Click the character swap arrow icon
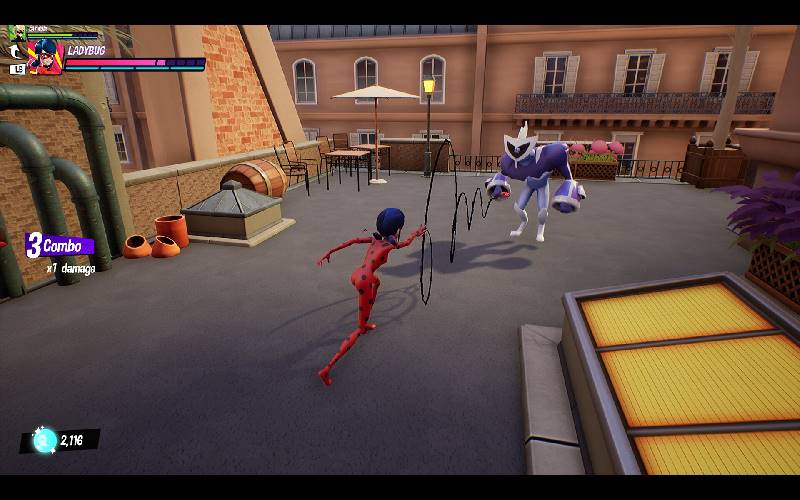This screenshot has width=800, height=500. click(x=16, y=50)
